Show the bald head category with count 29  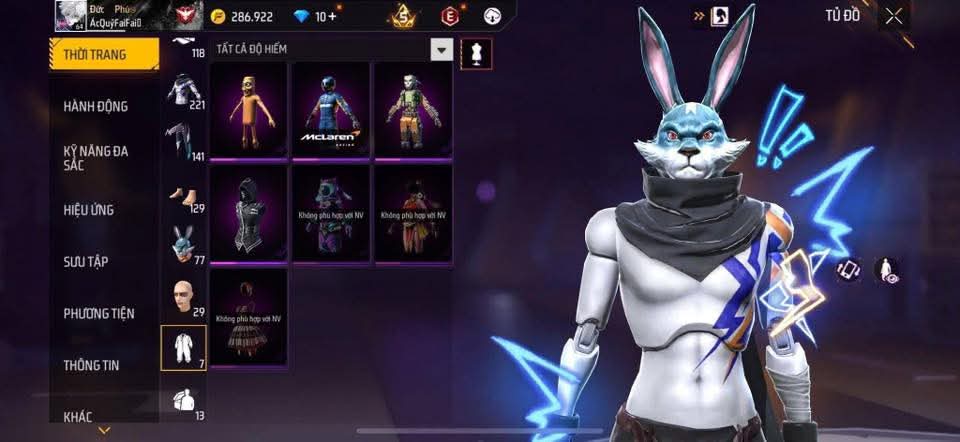[183, 296]
